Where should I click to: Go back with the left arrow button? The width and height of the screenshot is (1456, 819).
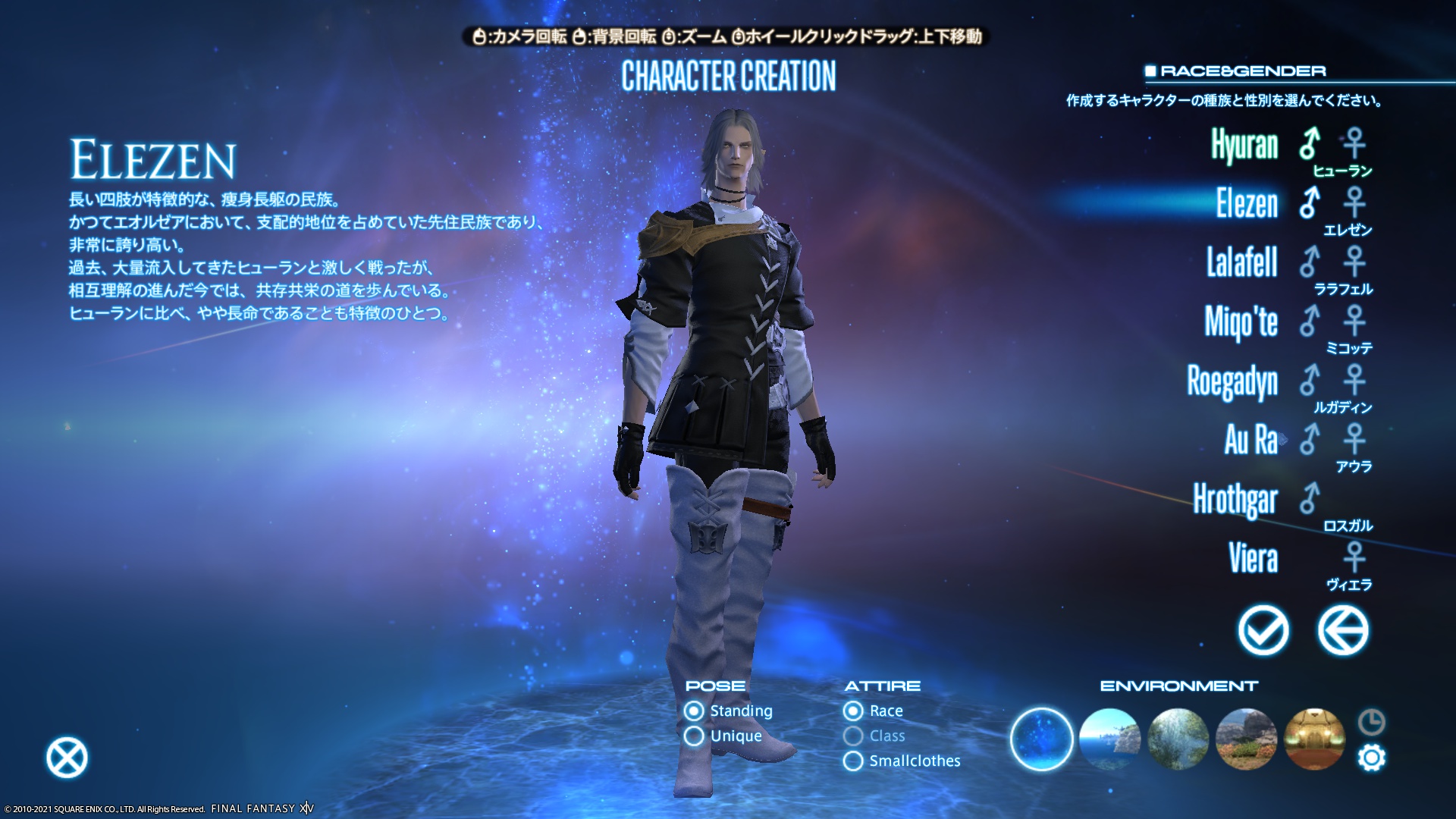[1343, 631]
